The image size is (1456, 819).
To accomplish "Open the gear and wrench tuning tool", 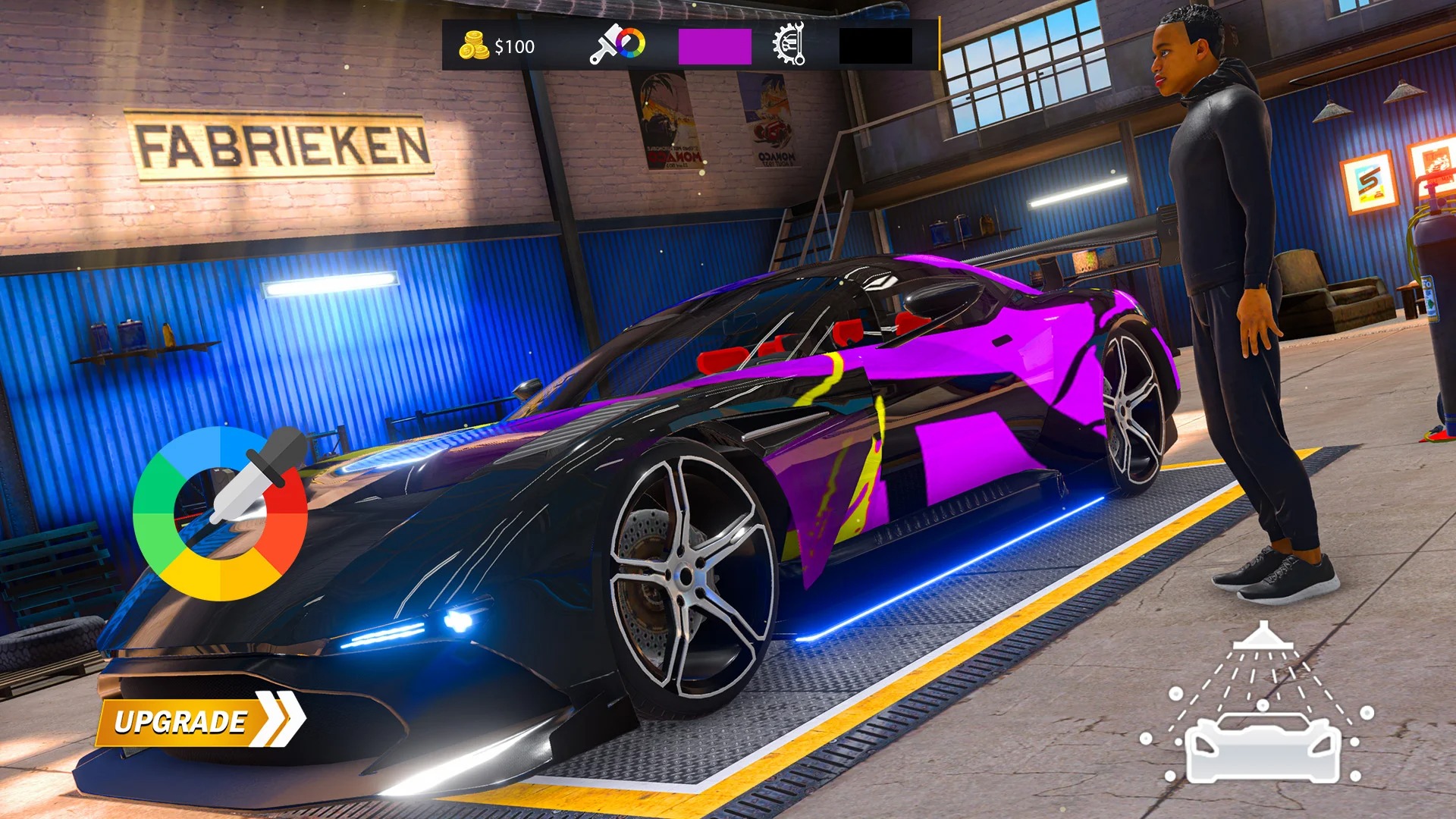I will [789, 45].
